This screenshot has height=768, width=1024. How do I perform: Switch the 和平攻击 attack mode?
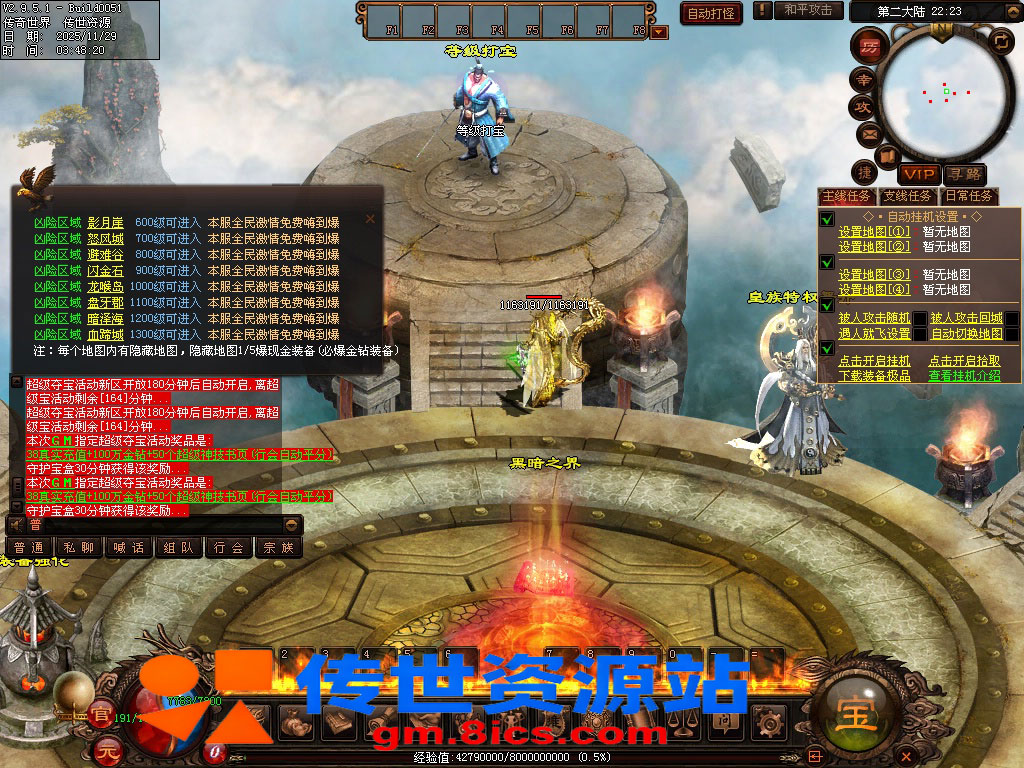click(x=808, y=10)
